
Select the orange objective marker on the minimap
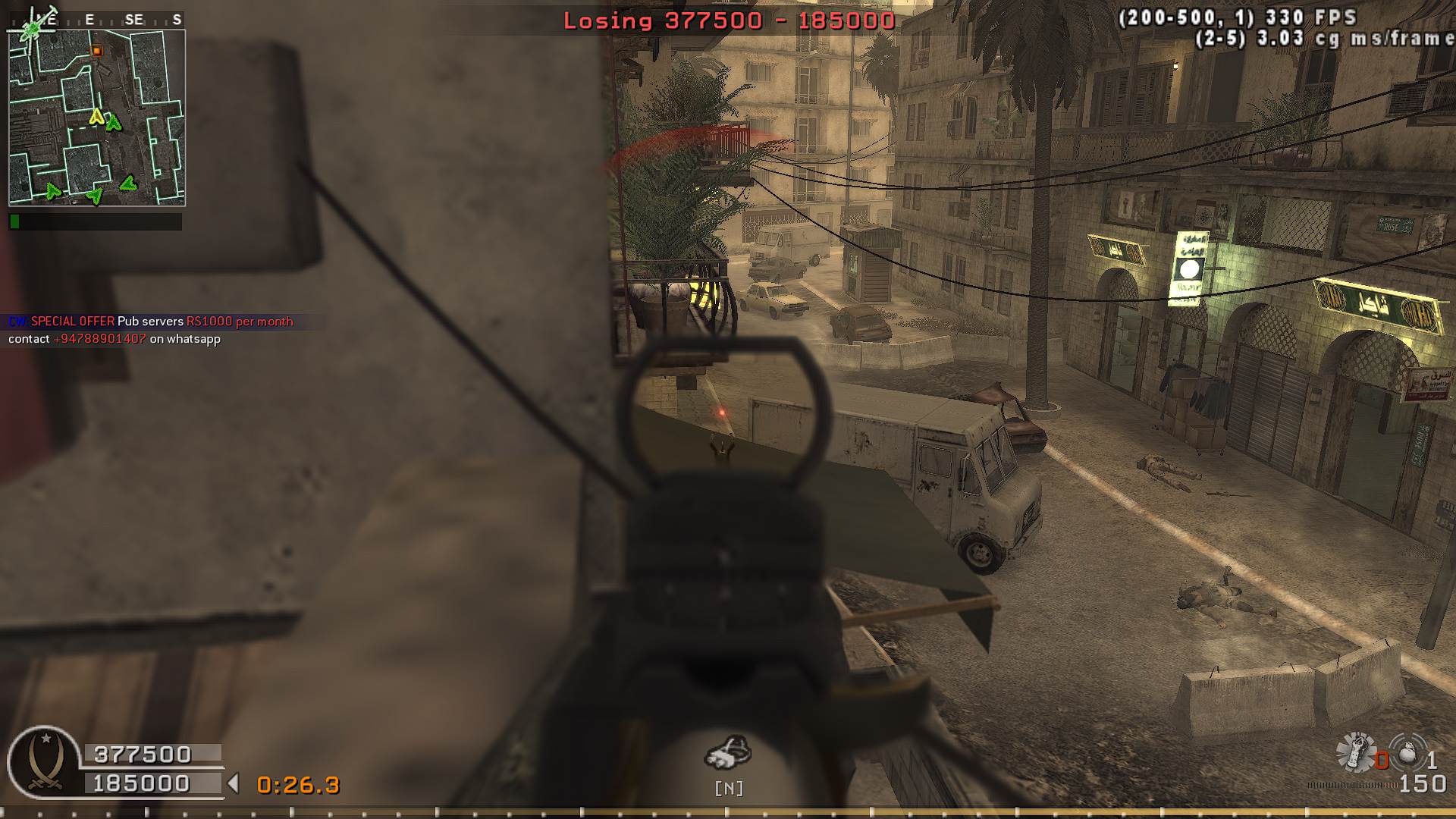(x=96, y=51)
